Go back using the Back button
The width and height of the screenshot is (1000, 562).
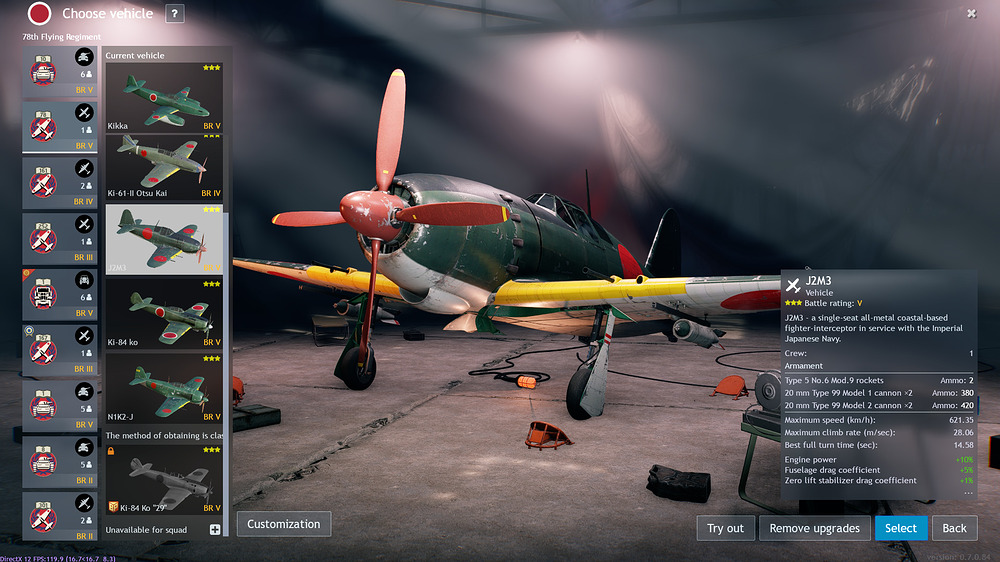[x=955, y=528]
